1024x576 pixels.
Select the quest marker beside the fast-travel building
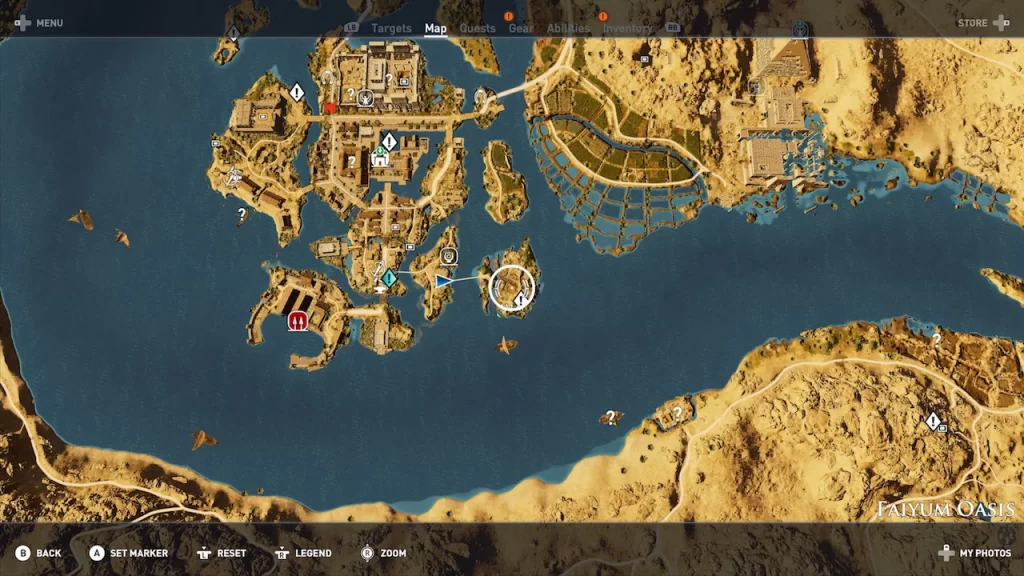pyautogui.click(x=389, y=142)
